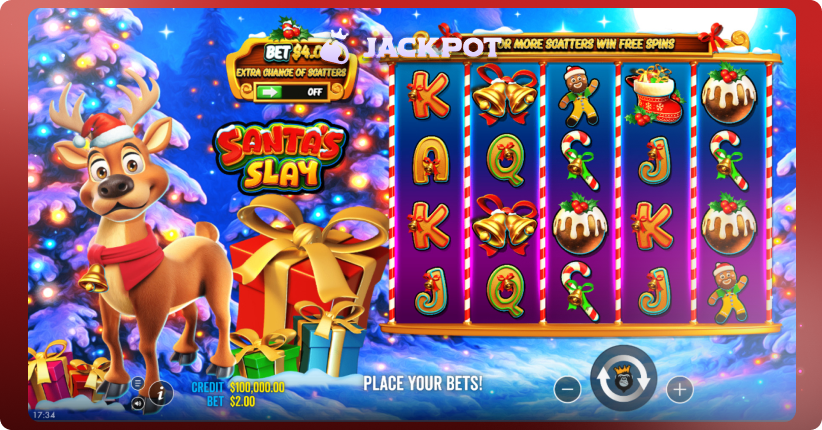
Task: Open the hamburger menu icon
Action: [137, 383]
